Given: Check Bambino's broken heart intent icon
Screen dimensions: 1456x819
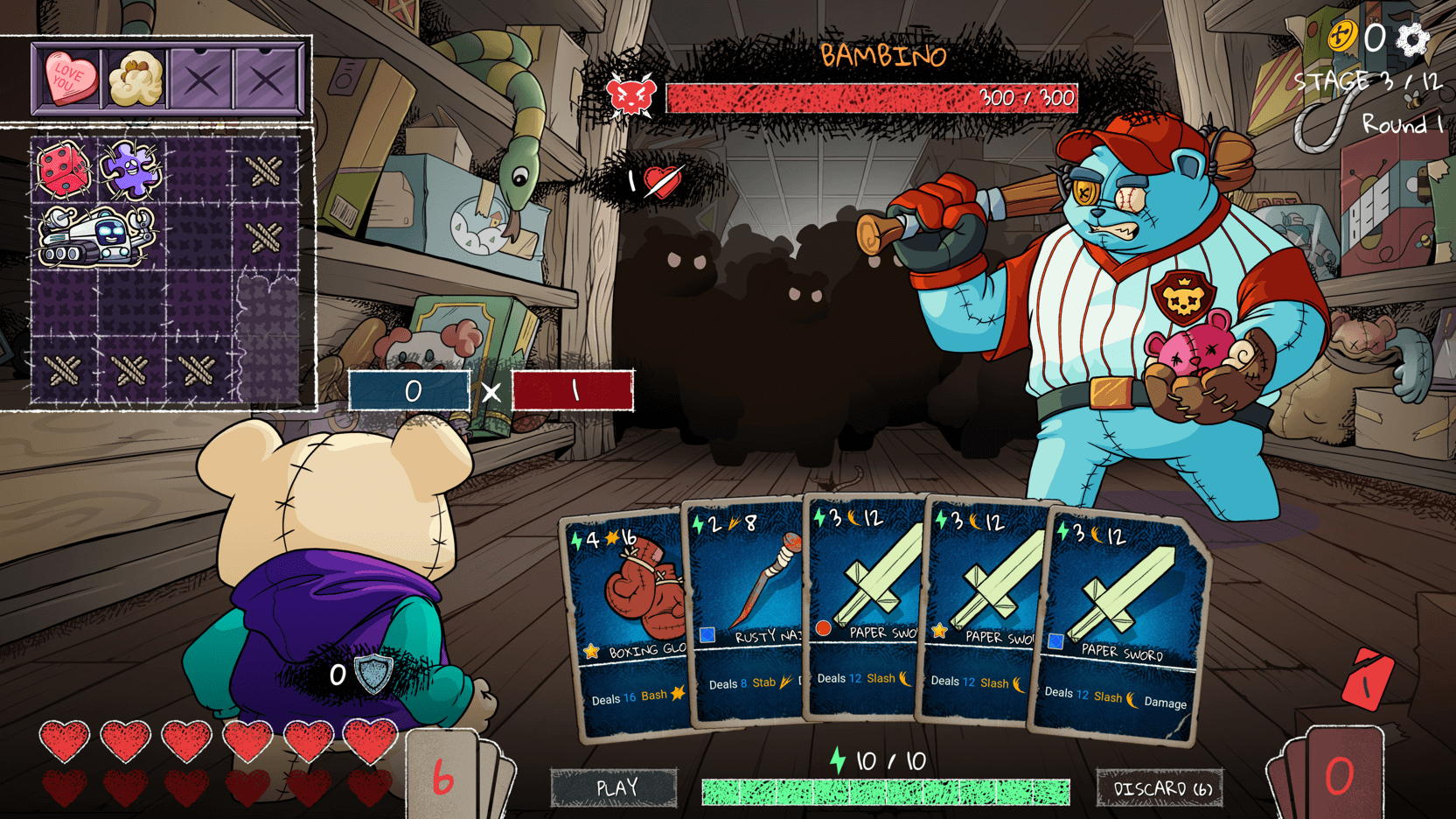Looking at the screenshot, I should coord(662,181).
